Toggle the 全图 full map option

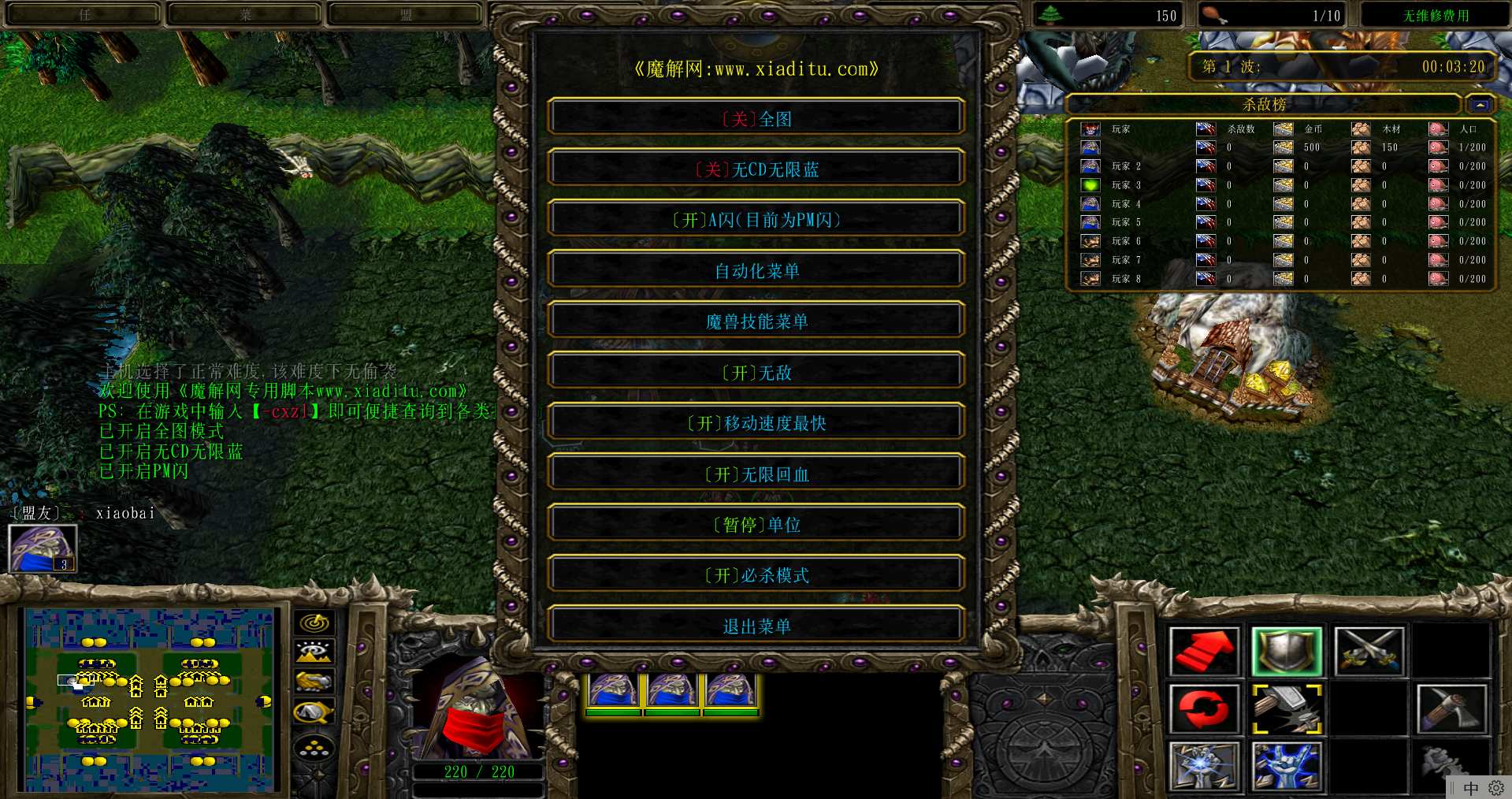756,118
